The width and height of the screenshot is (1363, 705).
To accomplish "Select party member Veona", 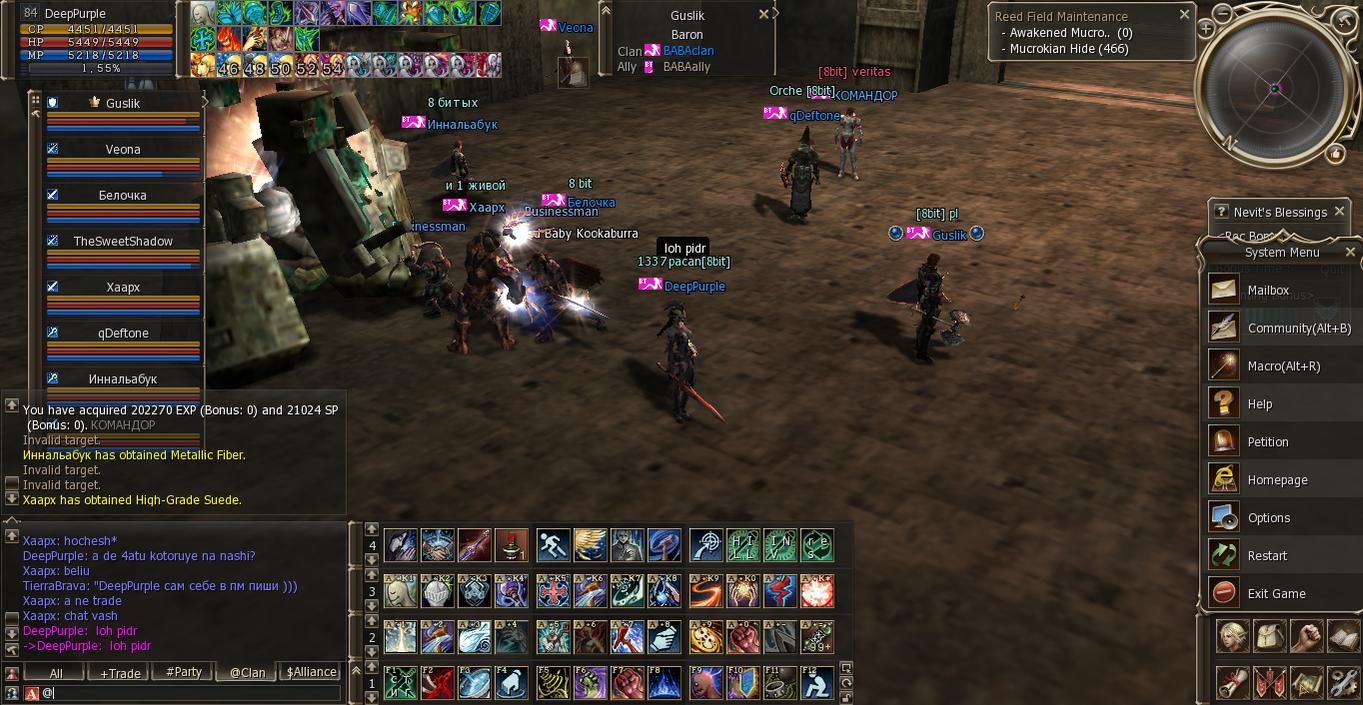I will [123, 150].
